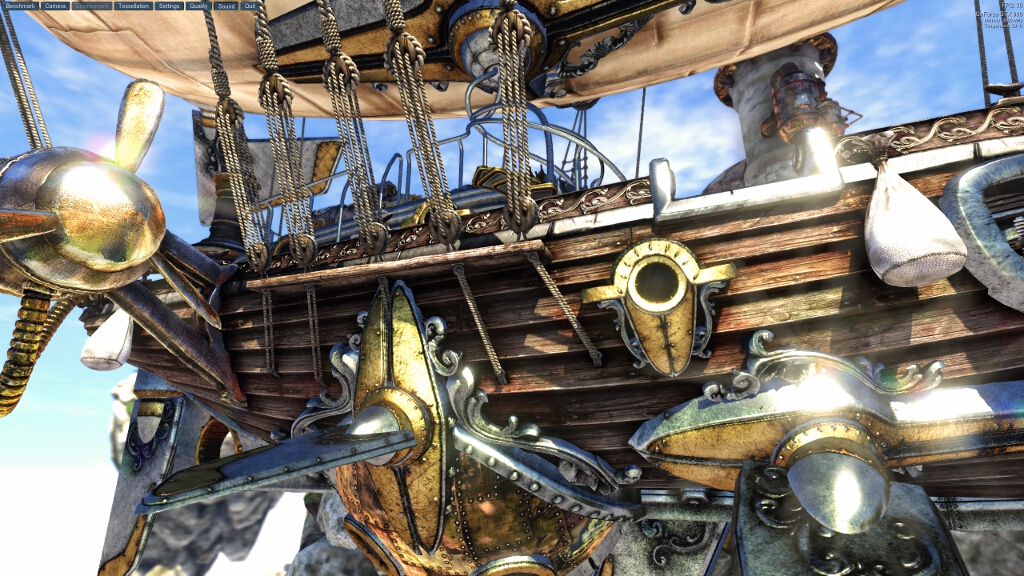Toggle the Tessellation option
The image size is (1024, 576).
coord(133,6)
